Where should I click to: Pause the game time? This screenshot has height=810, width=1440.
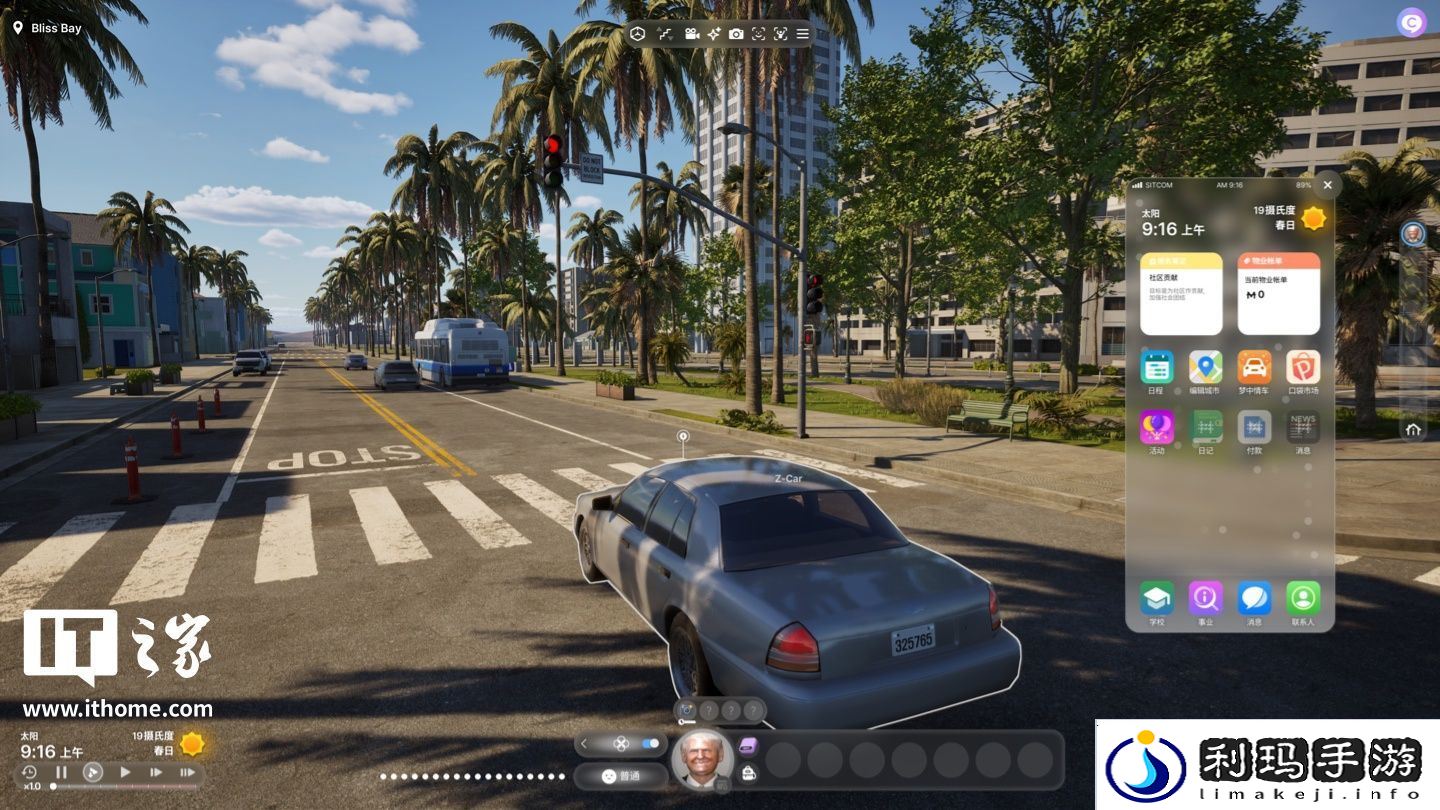61,772
